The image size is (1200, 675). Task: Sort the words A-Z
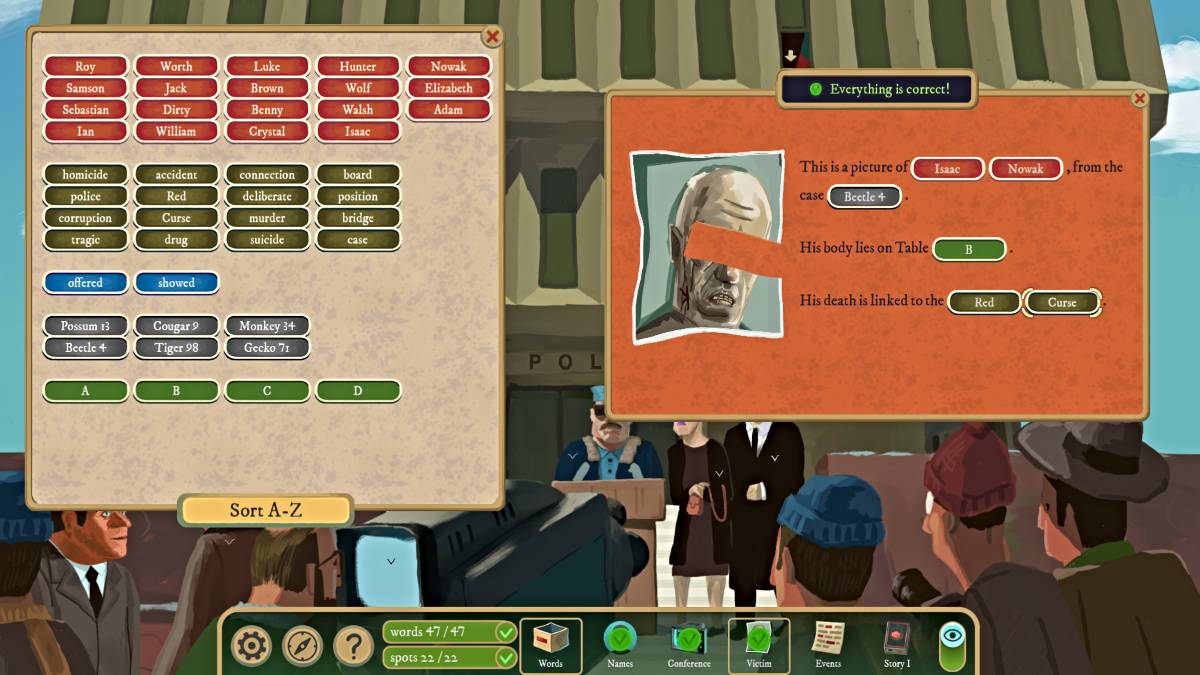pos(265,510)
